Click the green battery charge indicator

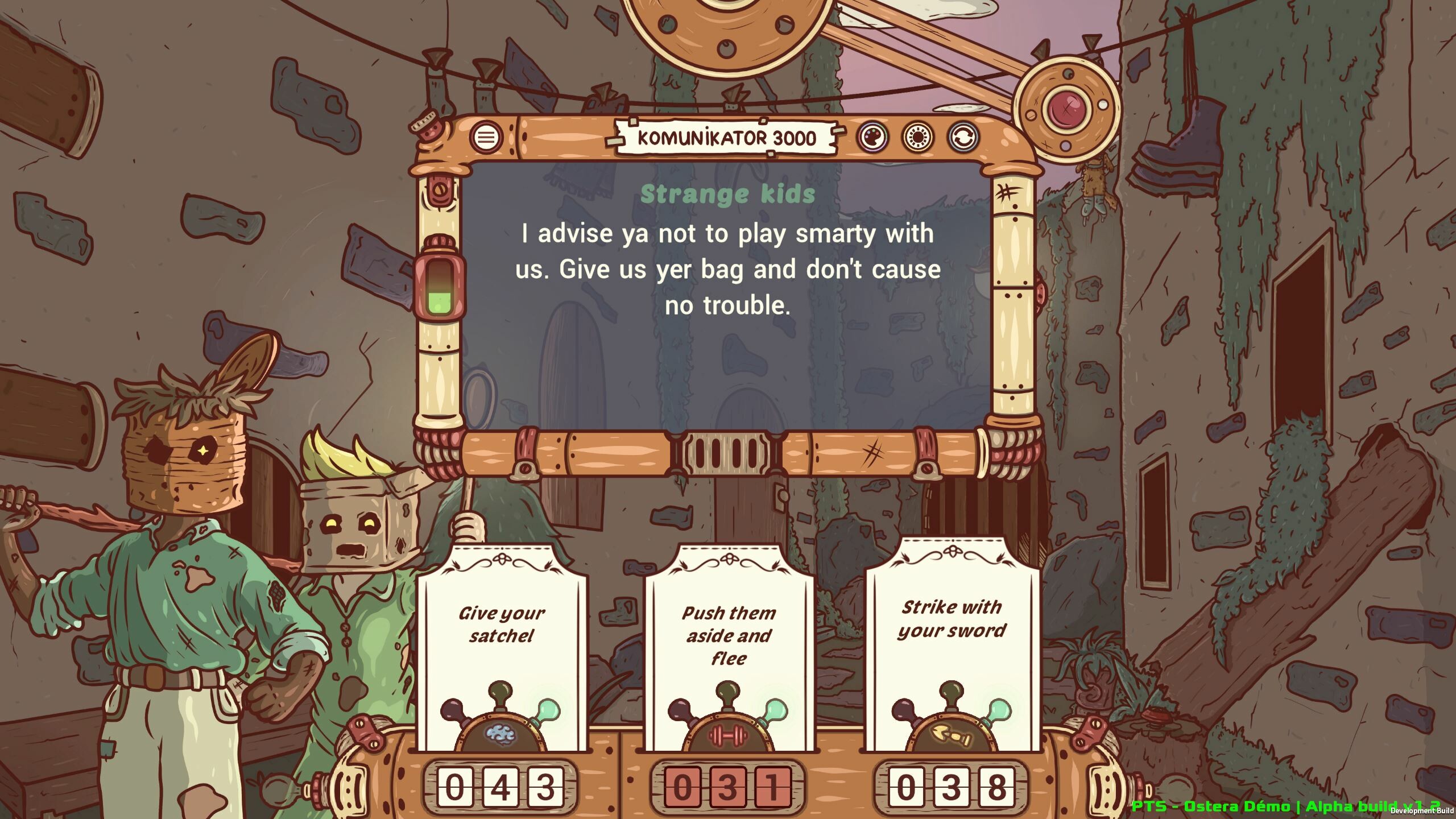[x=439, y=301]
